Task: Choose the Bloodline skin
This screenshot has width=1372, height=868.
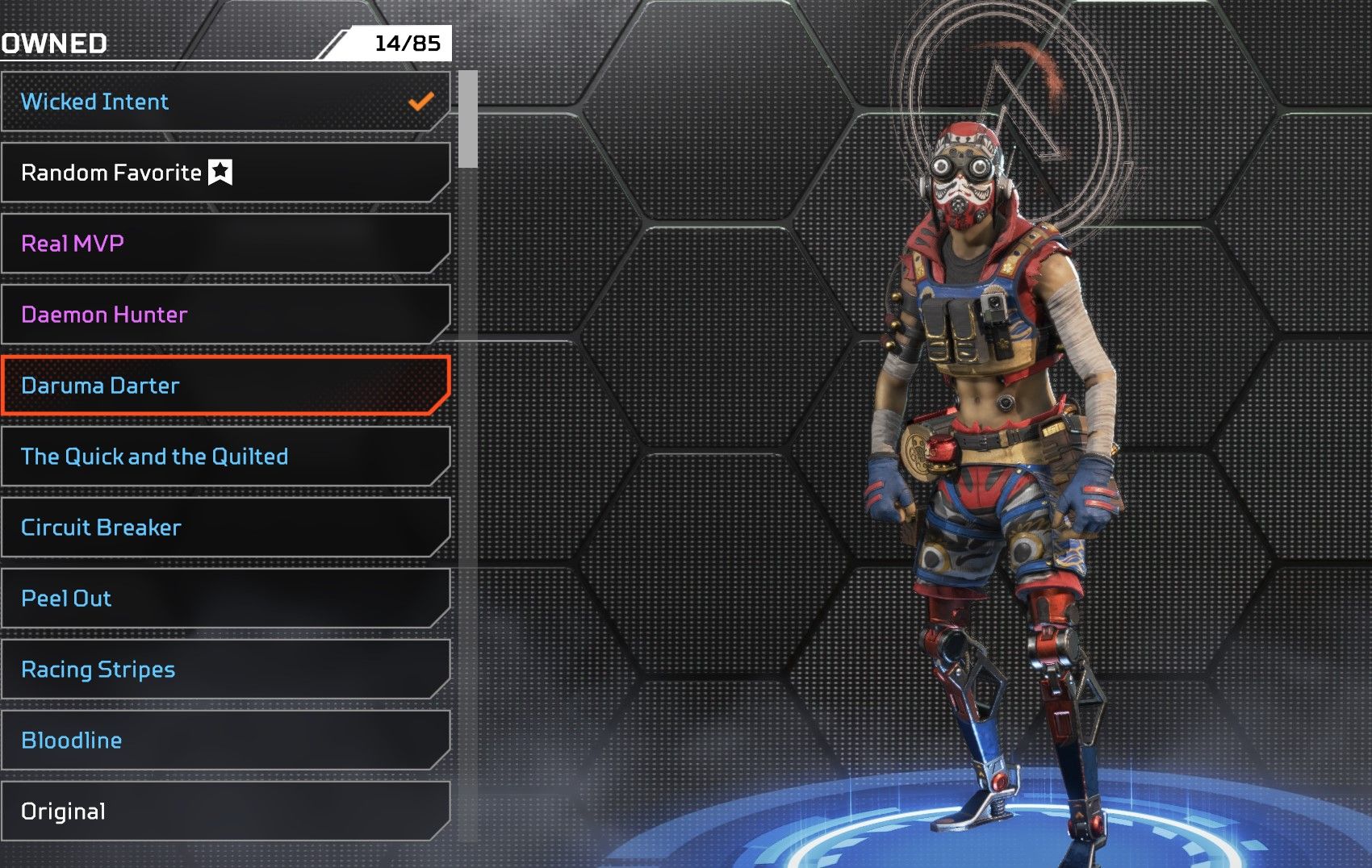Action: coord(224,741)
